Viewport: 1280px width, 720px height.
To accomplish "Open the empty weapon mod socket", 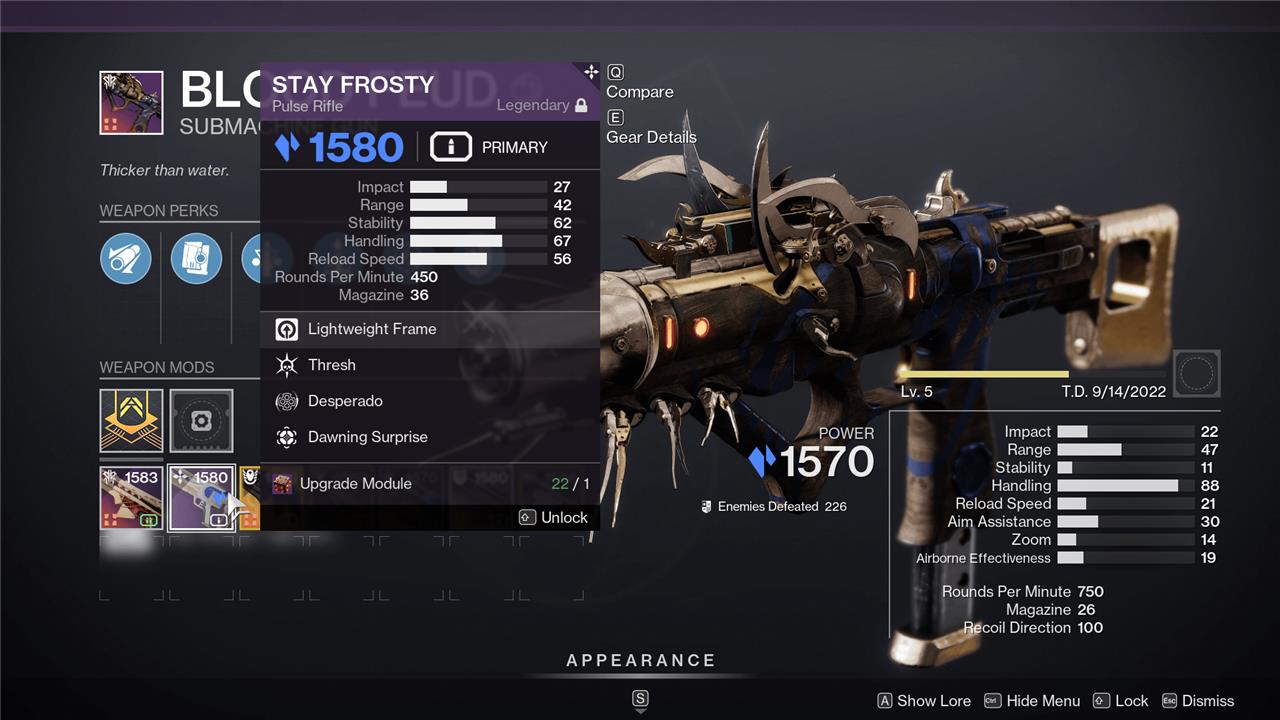I will coord(201,421).
